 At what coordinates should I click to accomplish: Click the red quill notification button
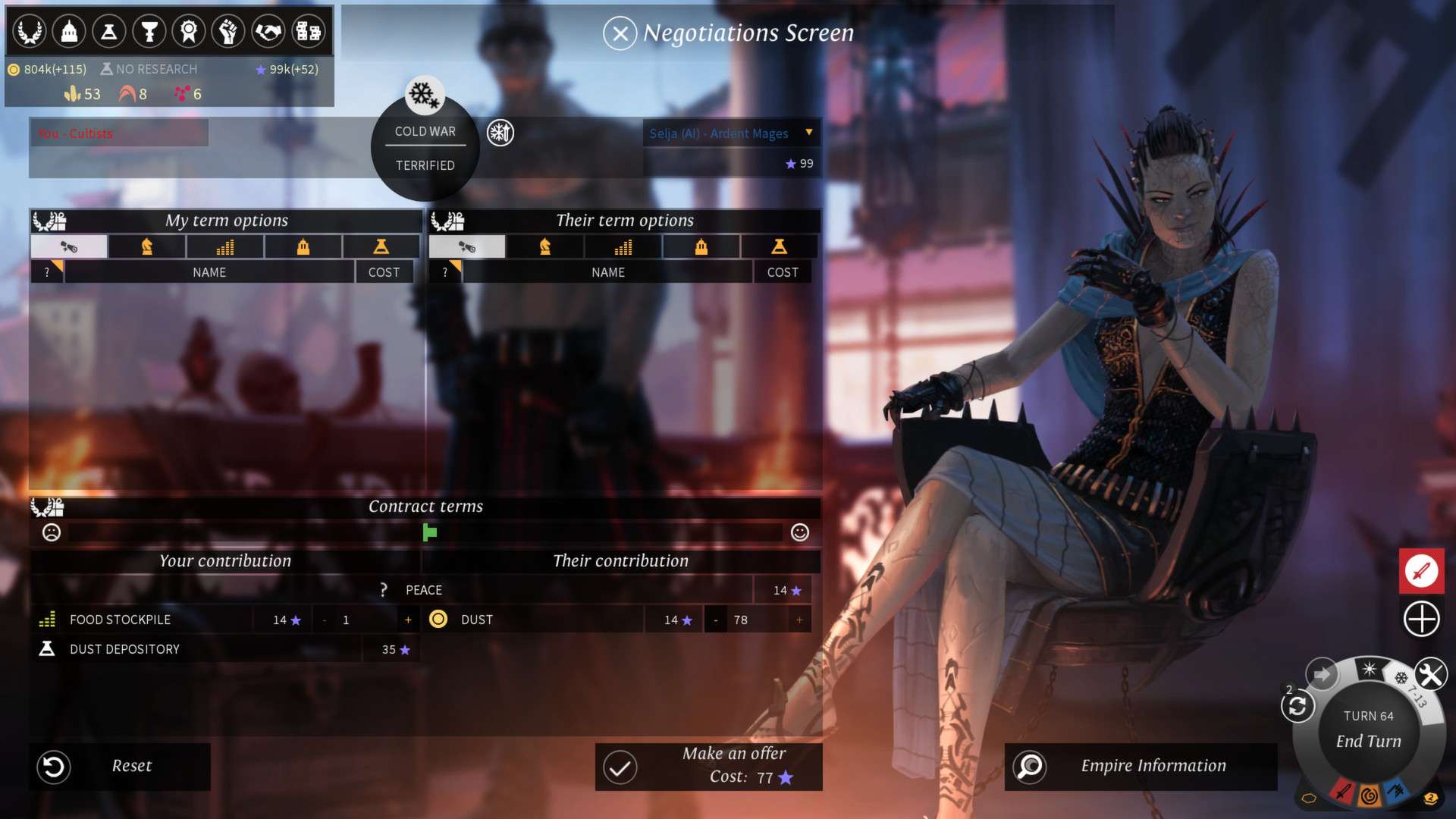(1421, 570)
